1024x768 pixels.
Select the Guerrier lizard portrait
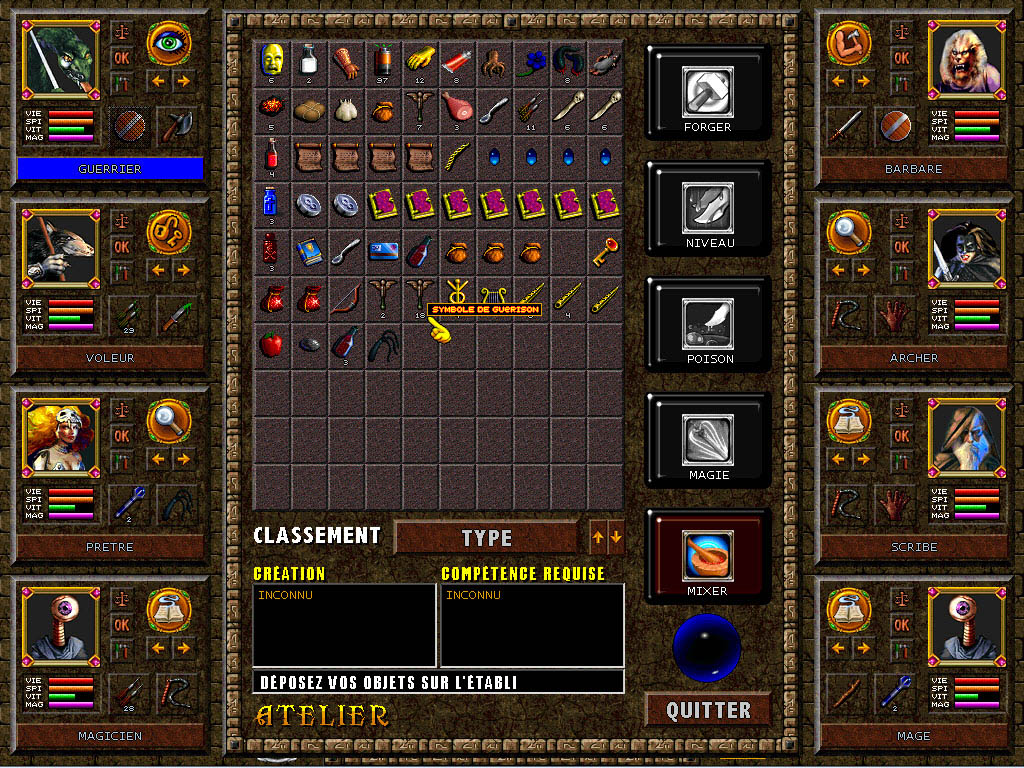pos(60,60)
